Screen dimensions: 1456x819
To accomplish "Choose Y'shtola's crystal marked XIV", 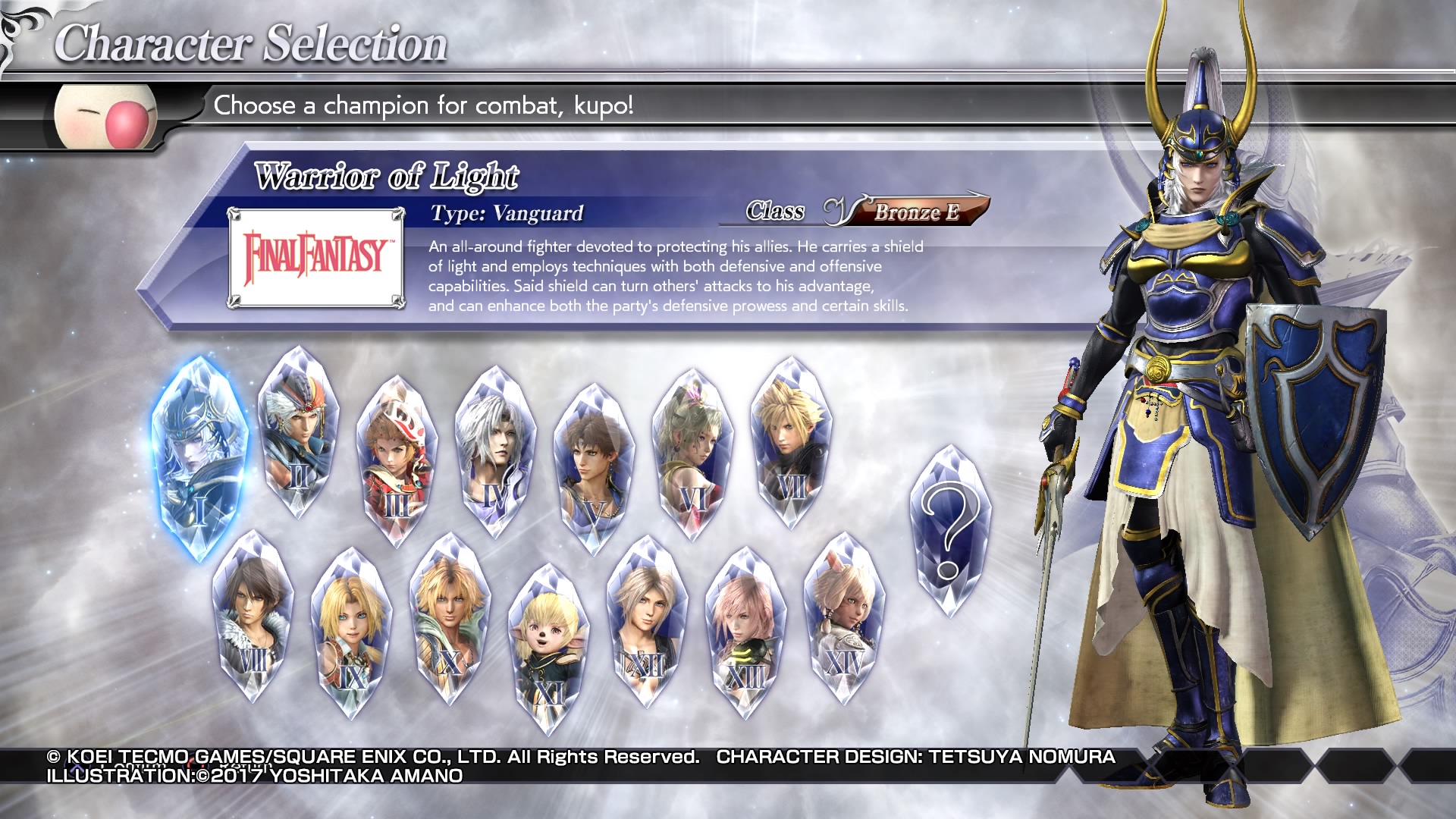I will point(844,617).
